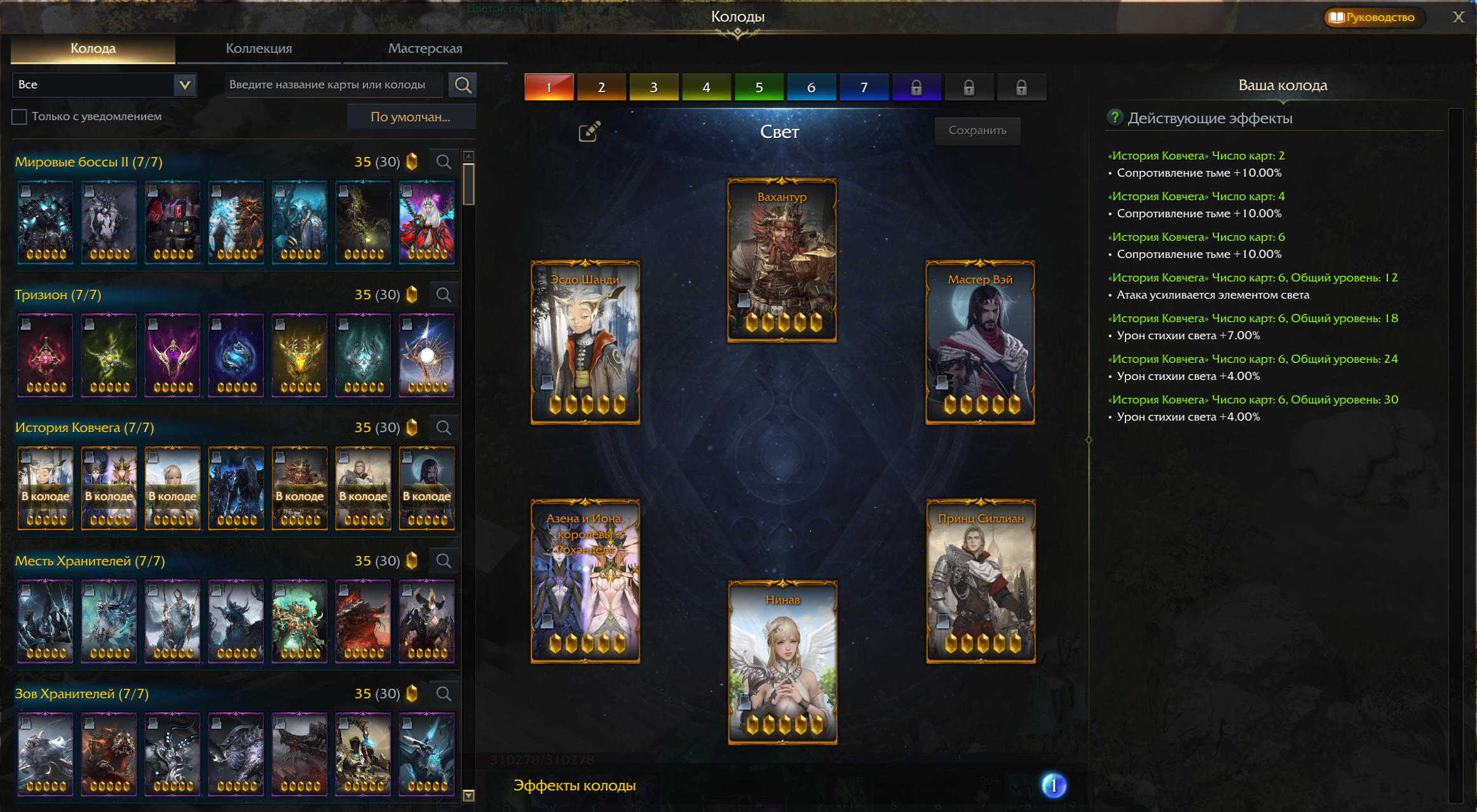This screenshot has width=1477, height=812.
Task: Enable the Только с уведомлением checkbox
Action: pos(18,116)
